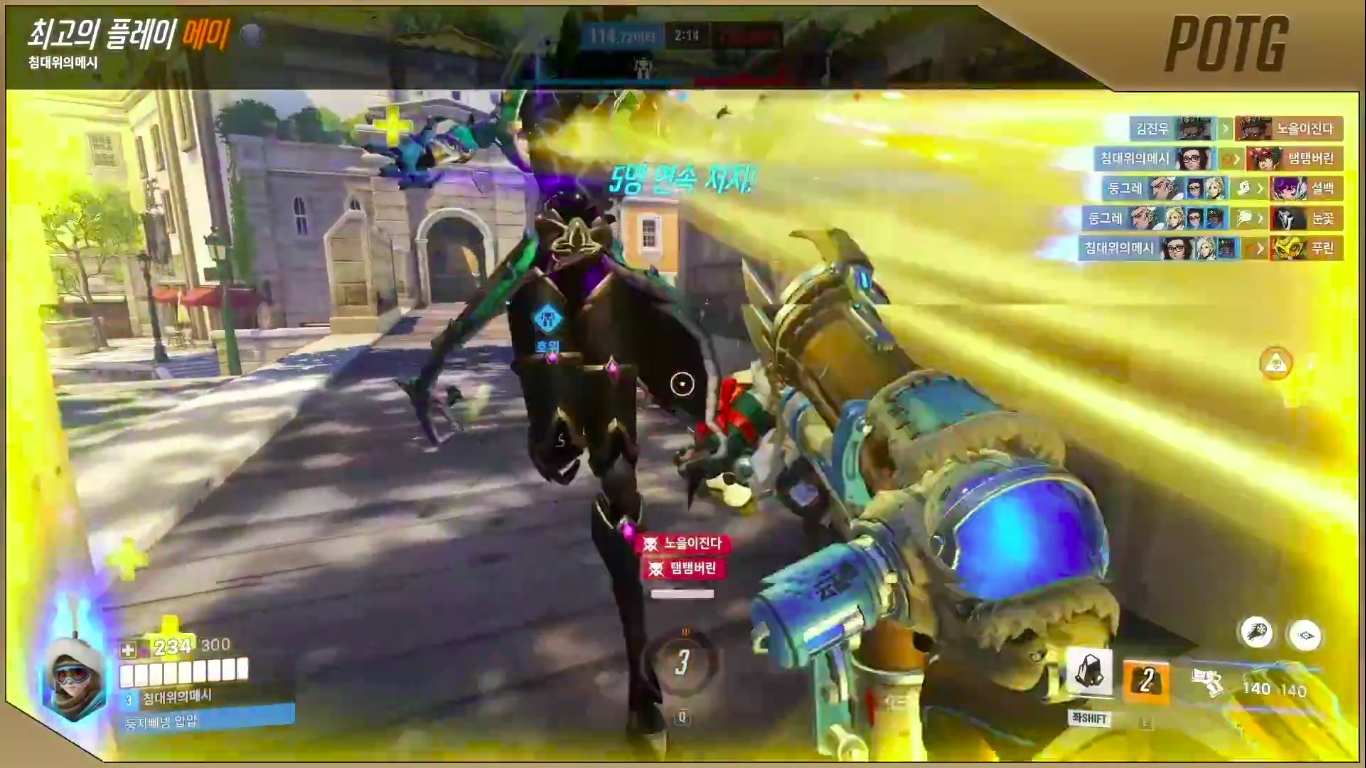Click Mei's hero portrait
The width and height of the screenshot is (1366, 768).
click(x=73, y=677)
